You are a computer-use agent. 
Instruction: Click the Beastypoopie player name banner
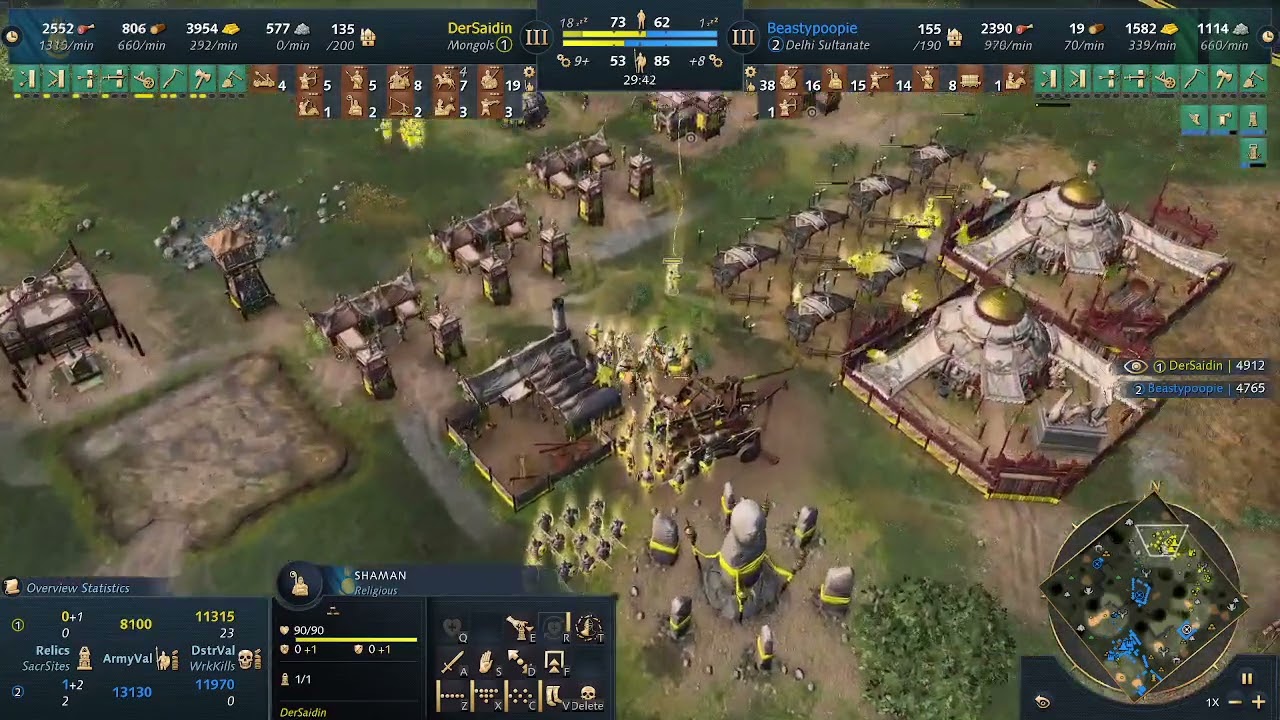(812, 29)
